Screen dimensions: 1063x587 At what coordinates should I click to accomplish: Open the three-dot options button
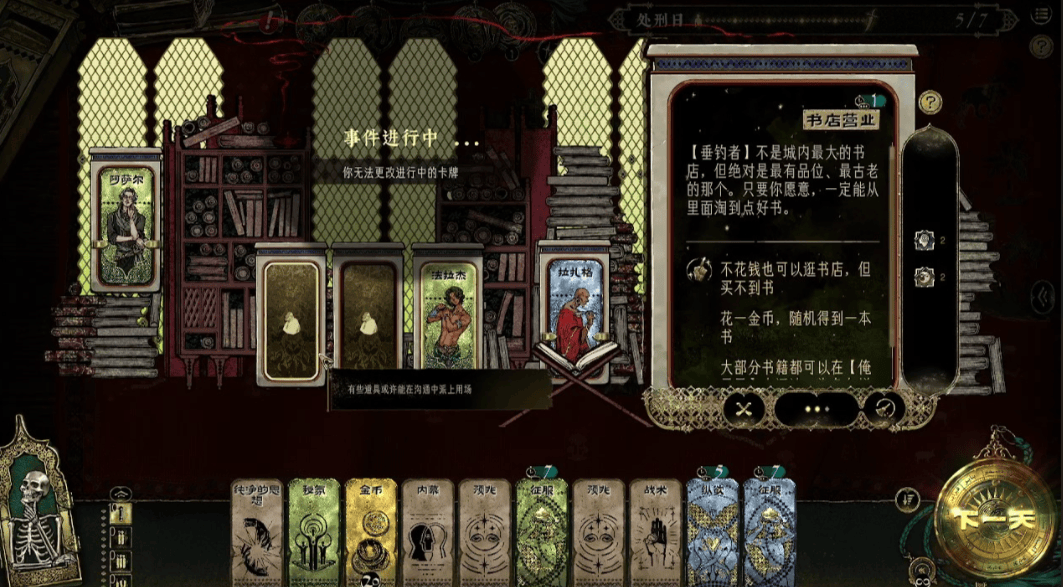click(816, 408)
